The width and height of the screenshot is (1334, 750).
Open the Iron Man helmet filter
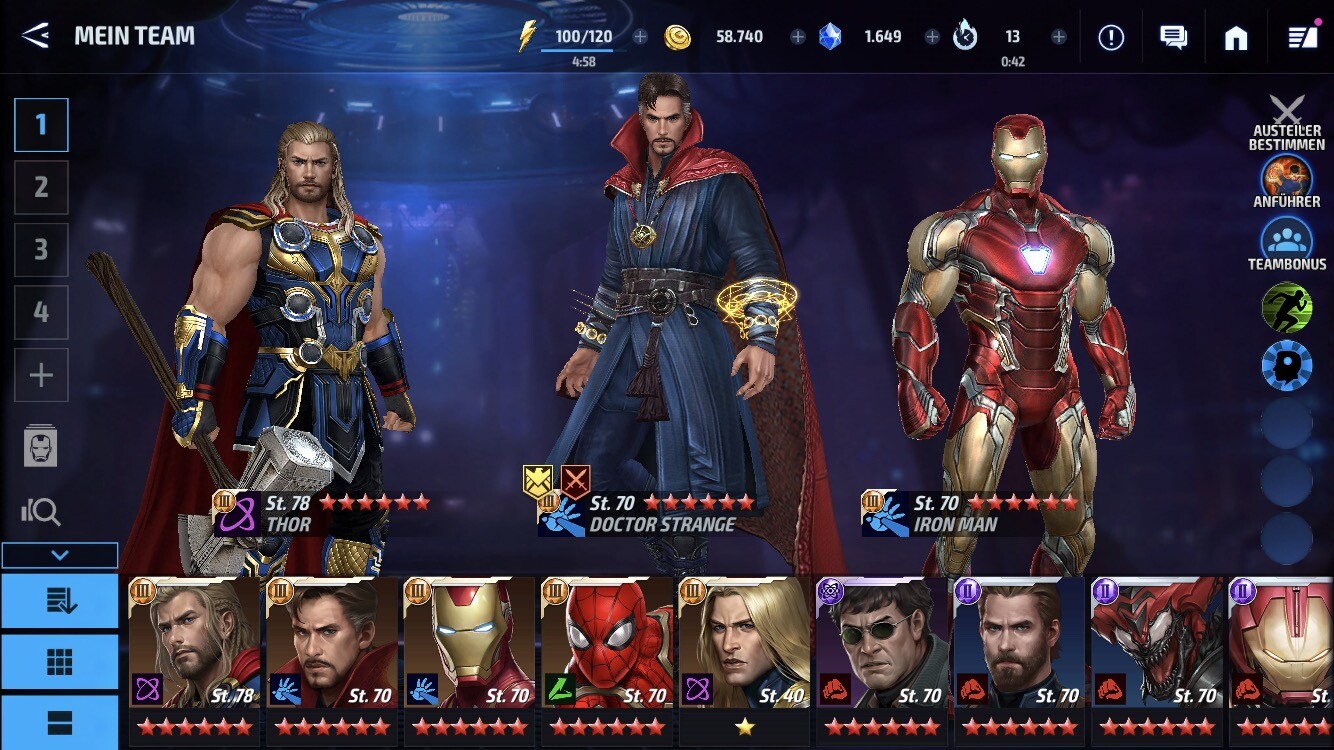[41, 445]
